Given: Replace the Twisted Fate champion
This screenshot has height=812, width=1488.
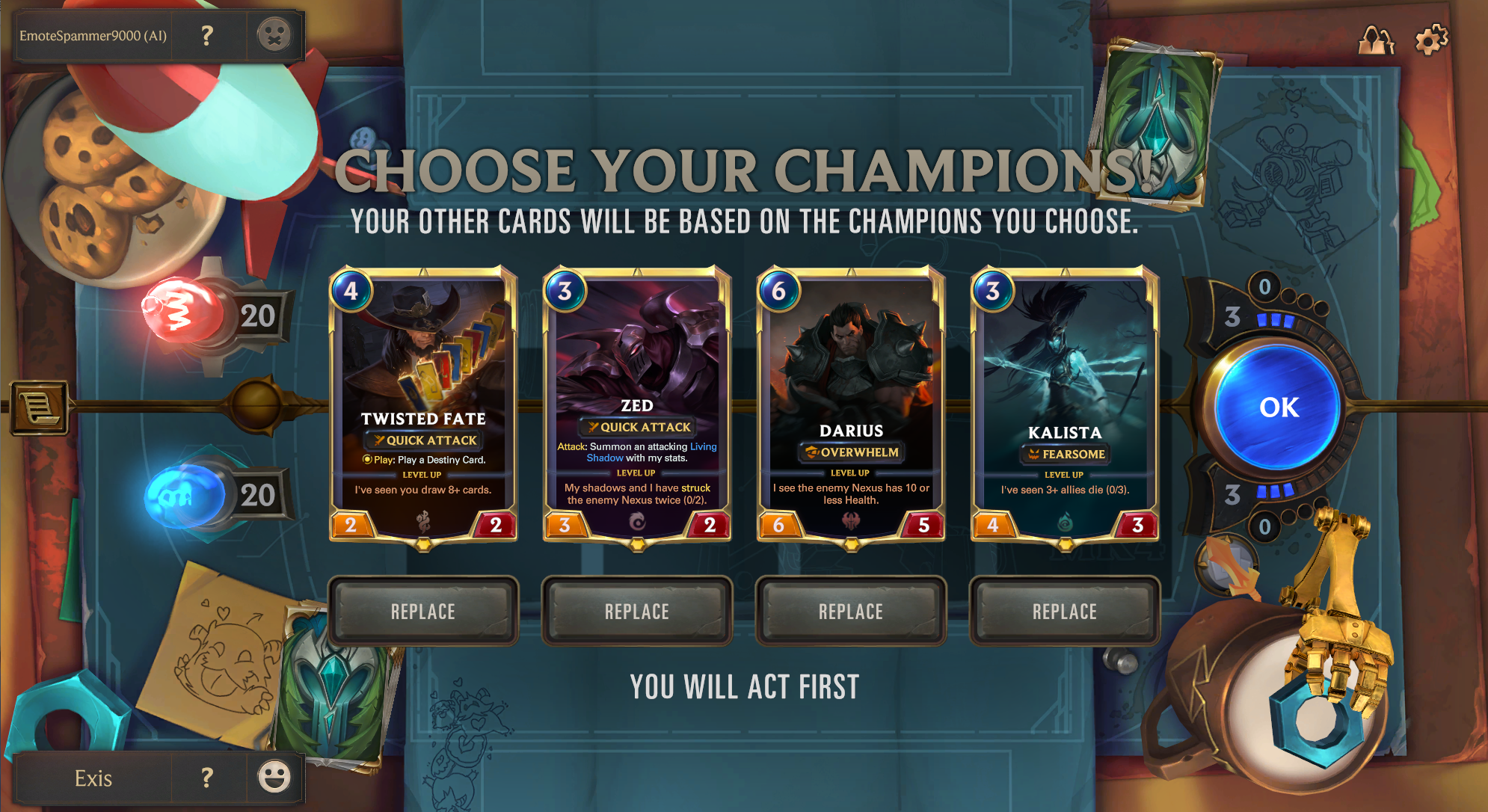Looking at the screenshot, I should 422,611.
